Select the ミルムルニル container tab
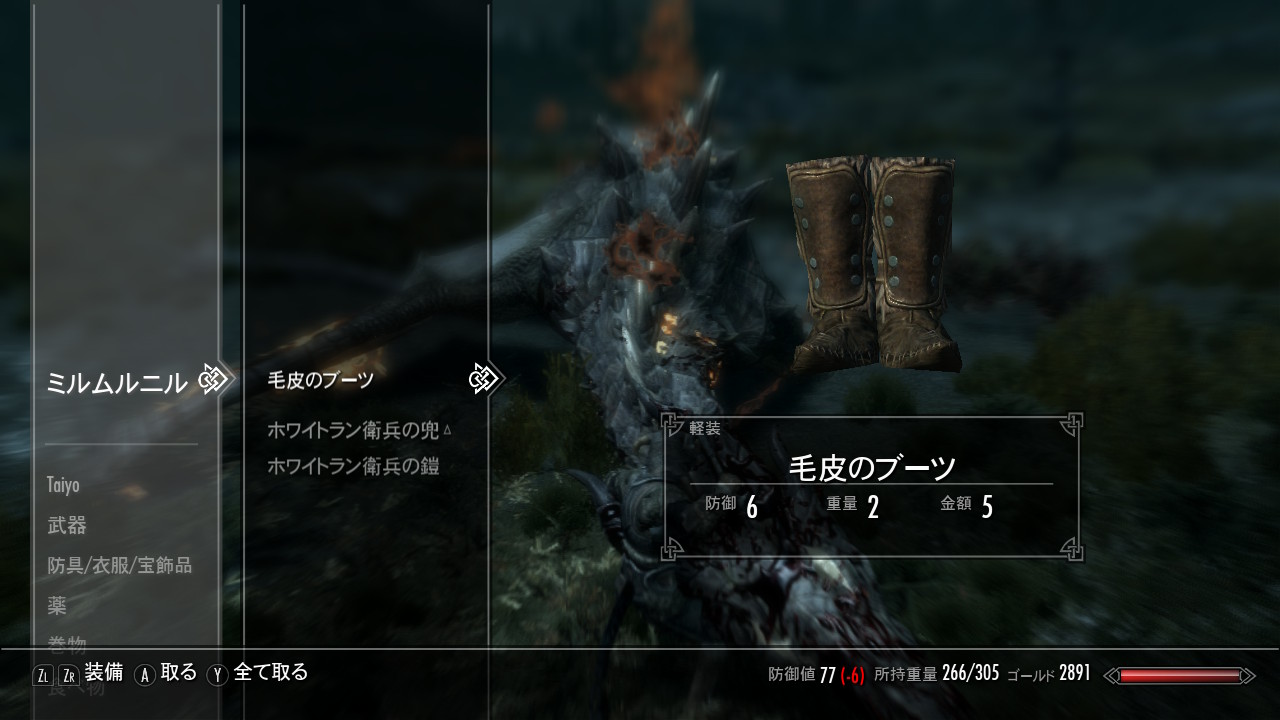 coord(116,382)
